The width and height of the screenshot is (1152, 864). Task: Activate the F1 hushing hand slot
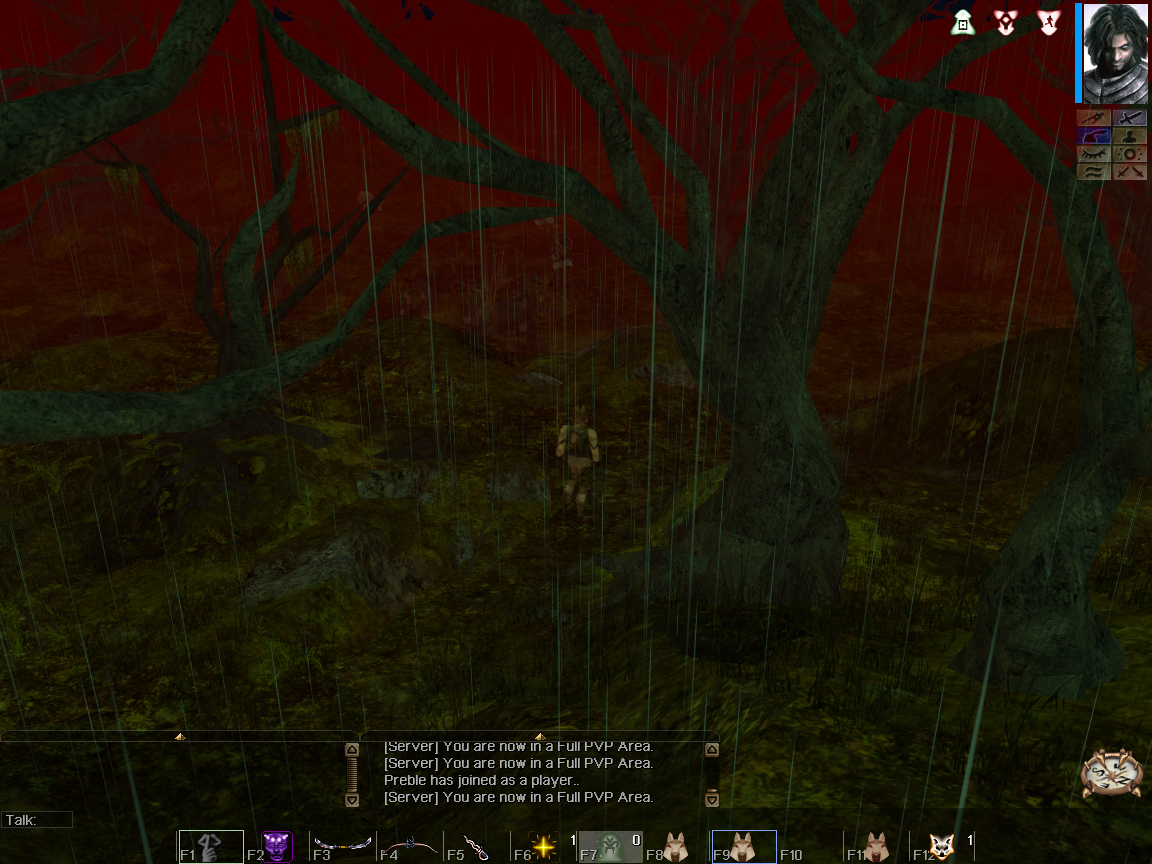click(x=210, y=847)
